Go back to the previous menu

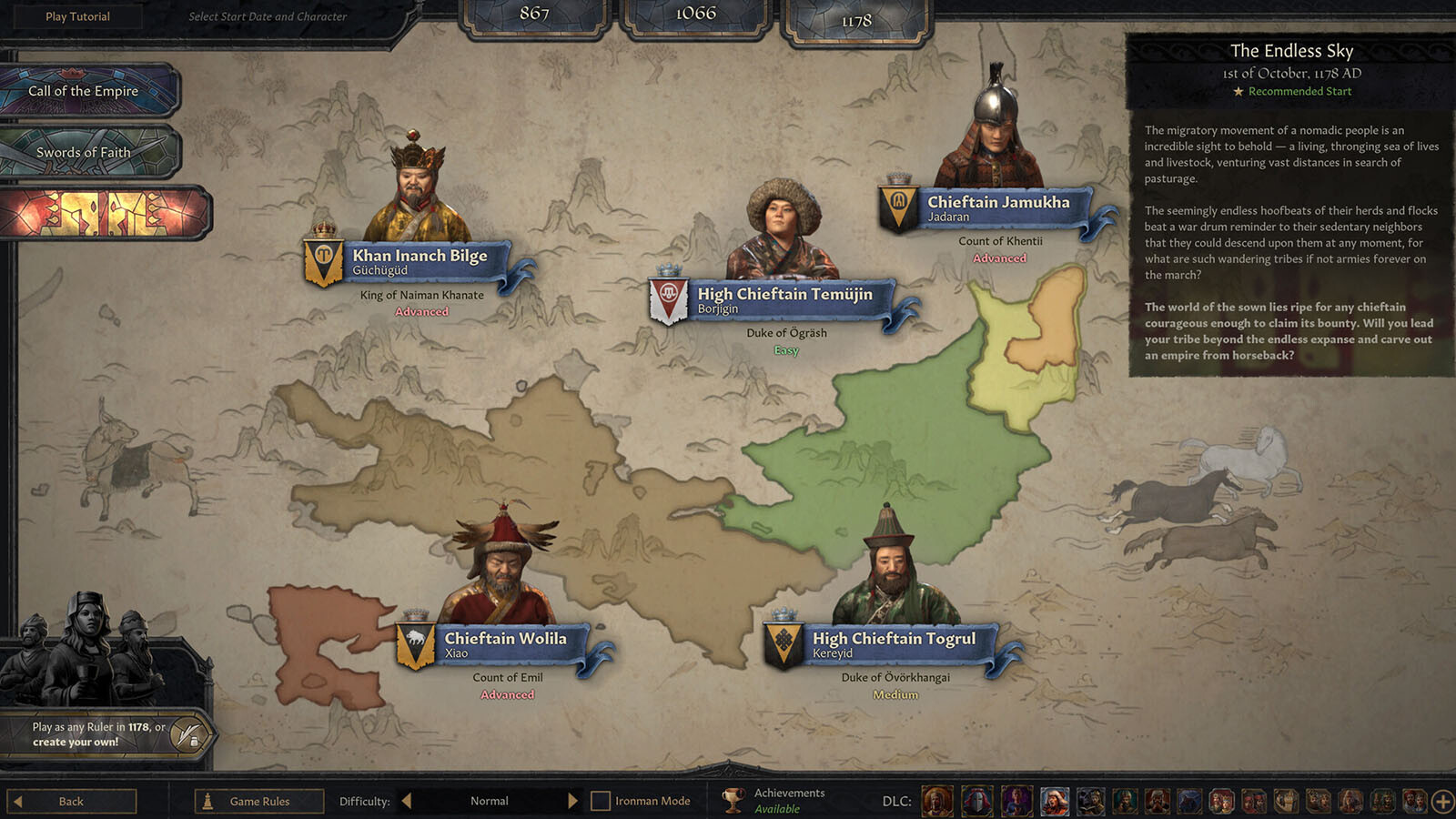pyautogui.click(x=71, y=801)
